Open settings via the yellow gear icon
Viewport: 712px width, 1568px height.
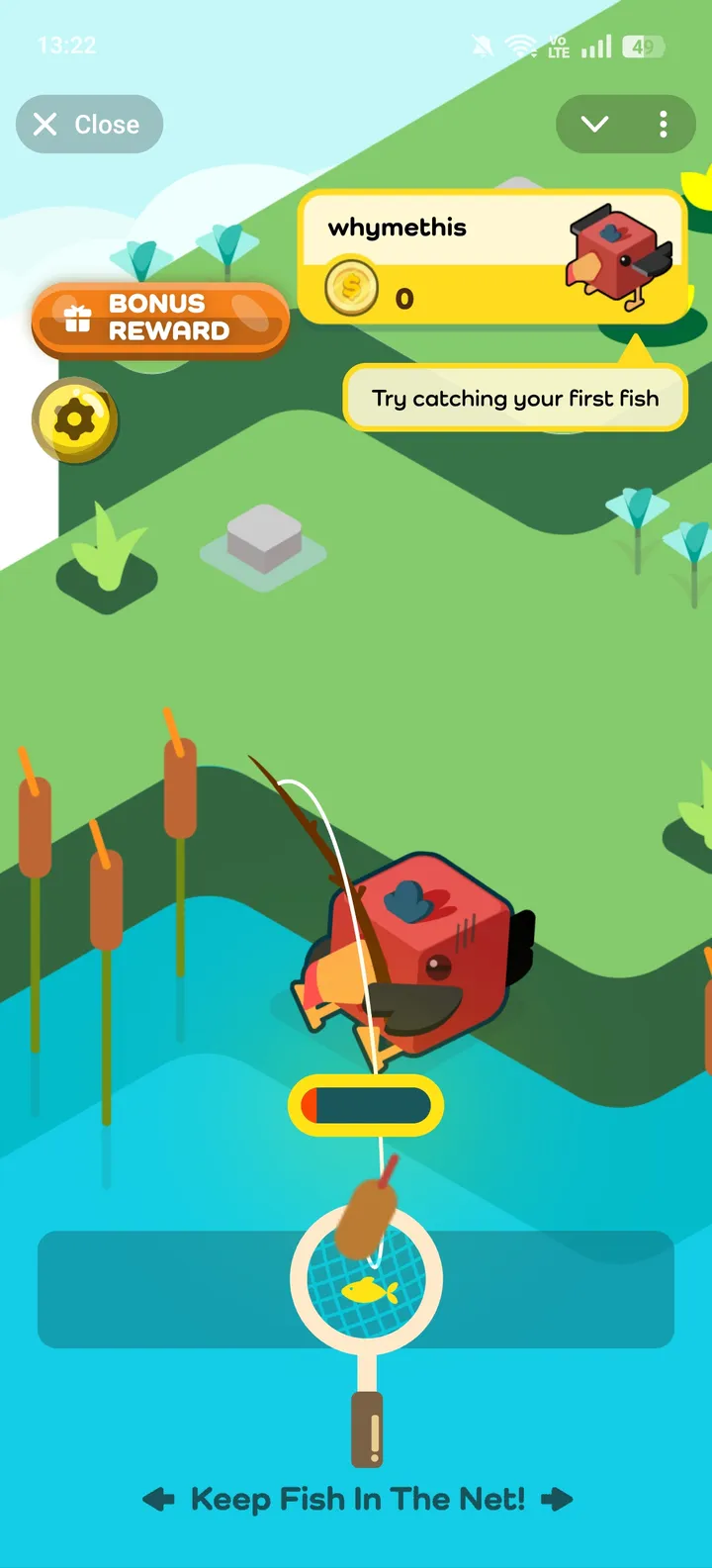[75, 420]
